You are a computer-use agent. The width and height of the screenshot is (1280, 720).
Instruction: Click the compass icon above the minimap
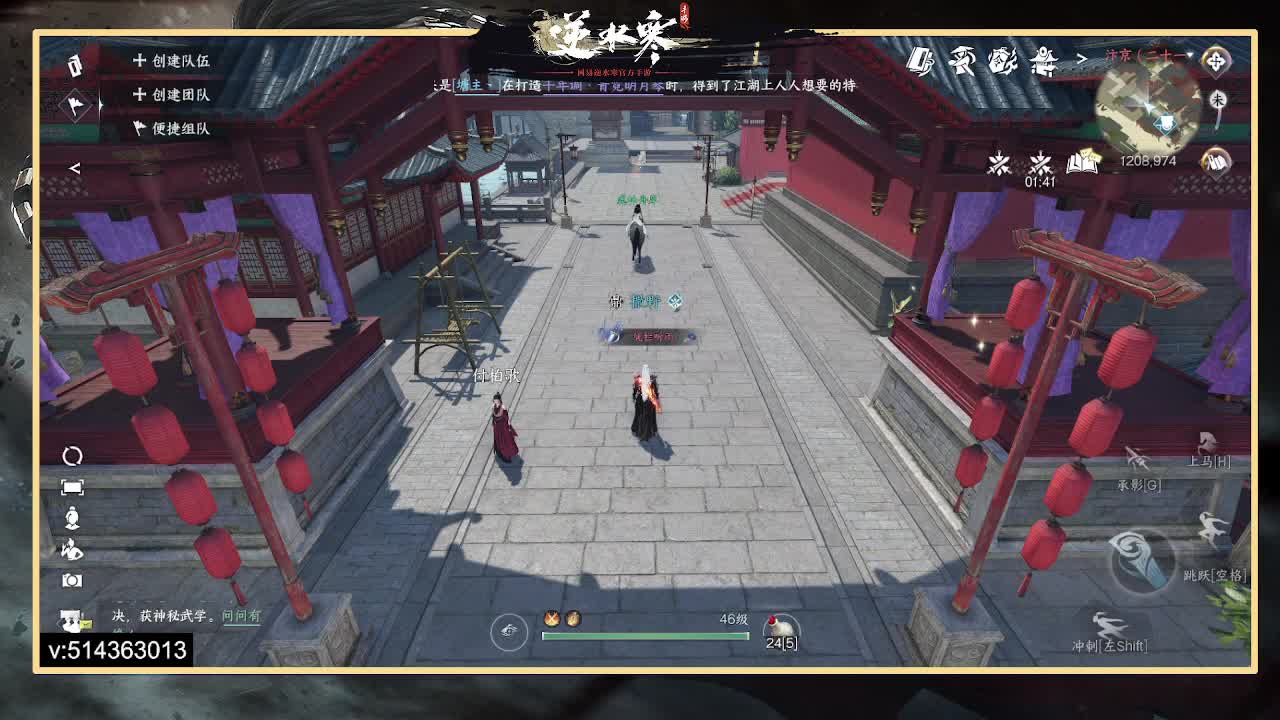pos(1216,62)
